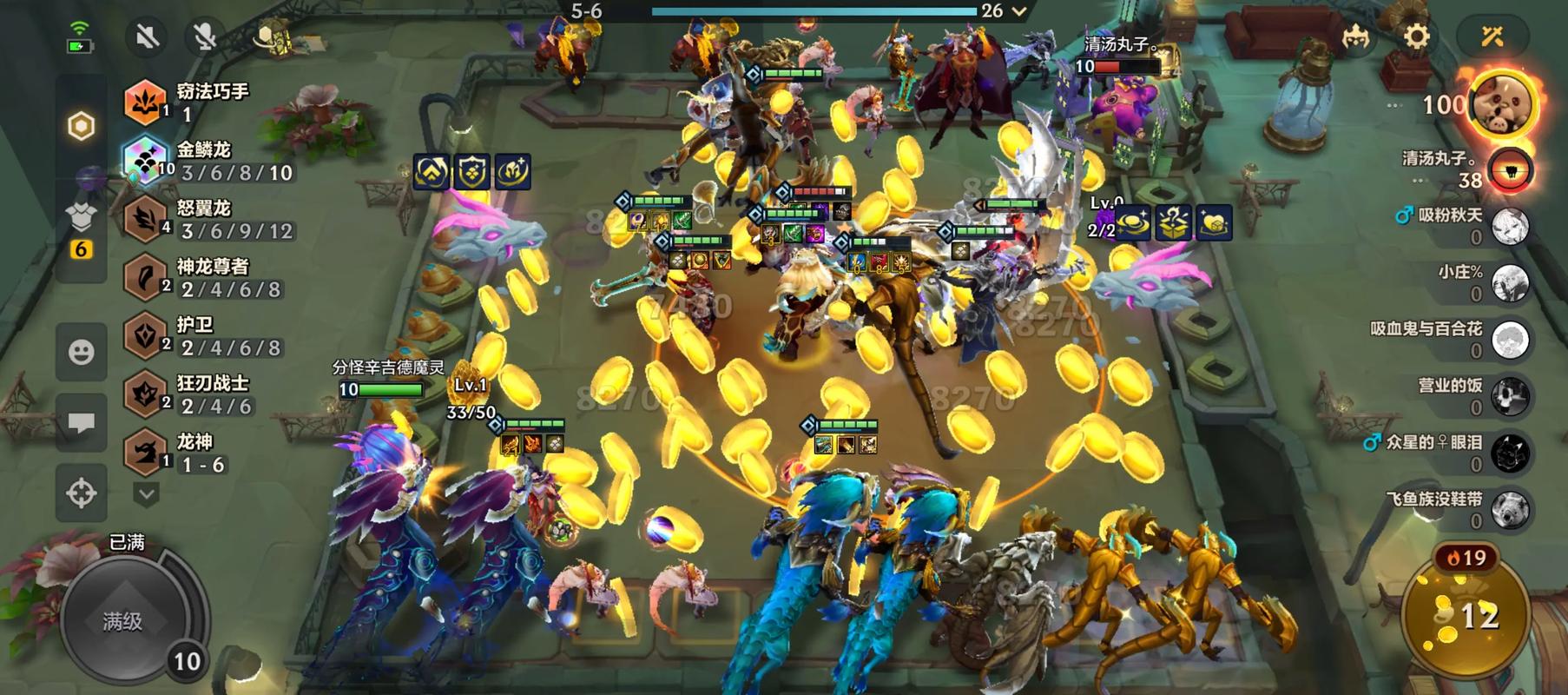Toggle the muted speaker icon

click(x=147, y=36)
